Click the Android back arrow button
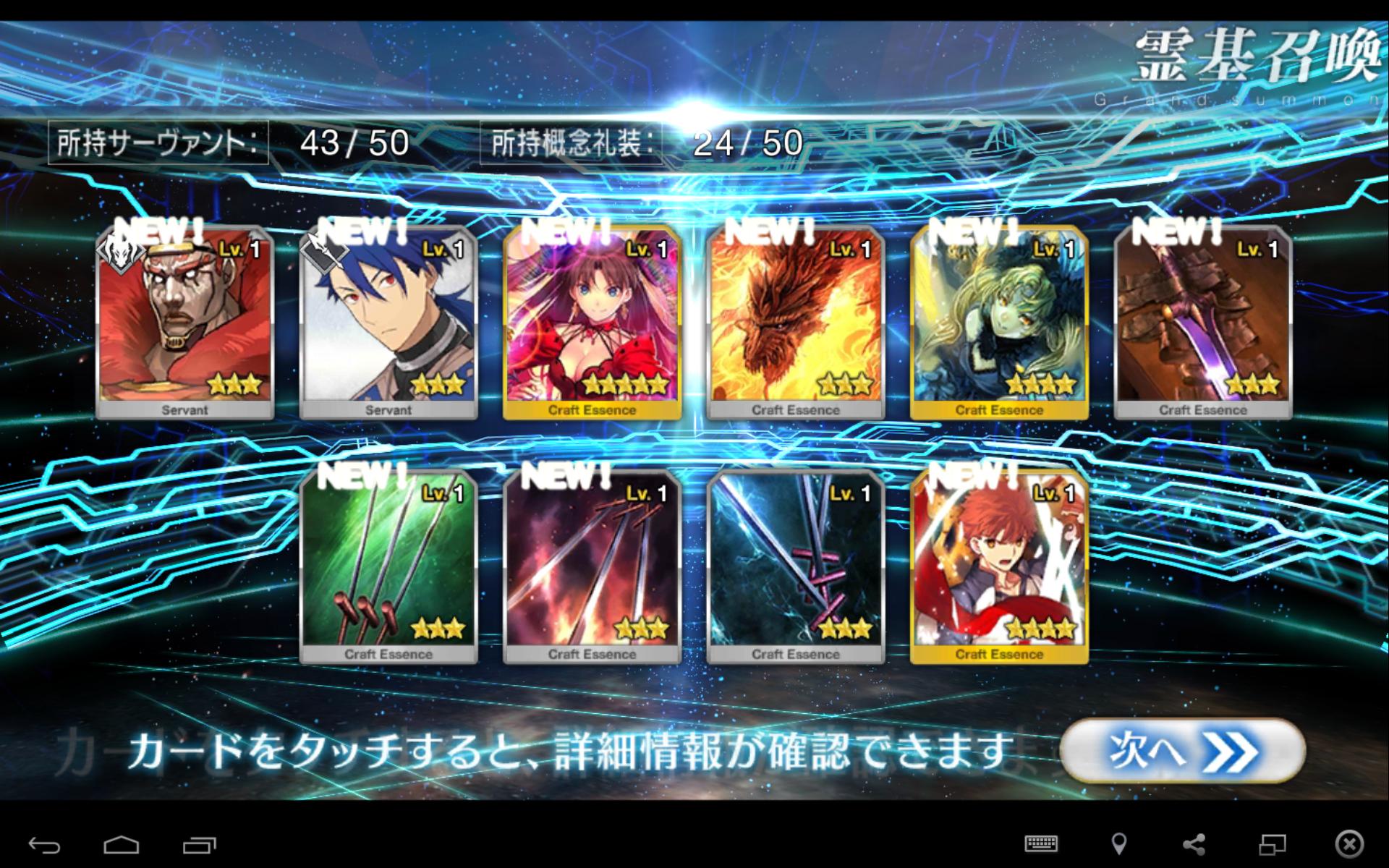The image size is (1389, 868). tap(44, 844)
